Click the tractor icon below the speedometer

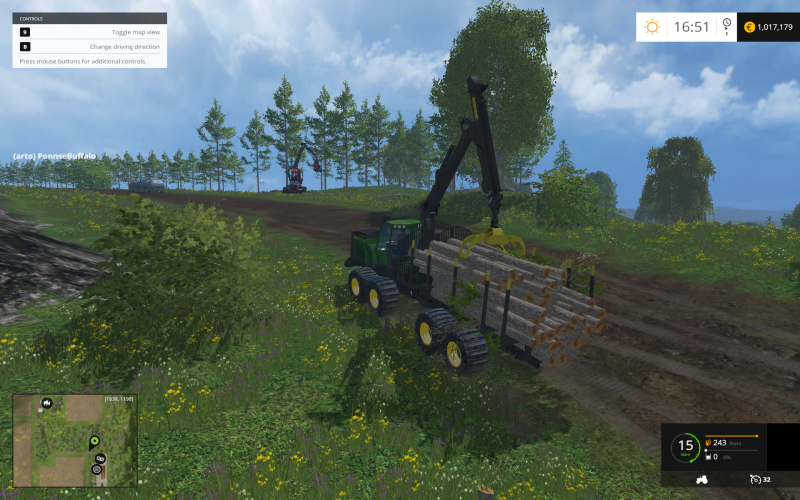pos(701,480)
